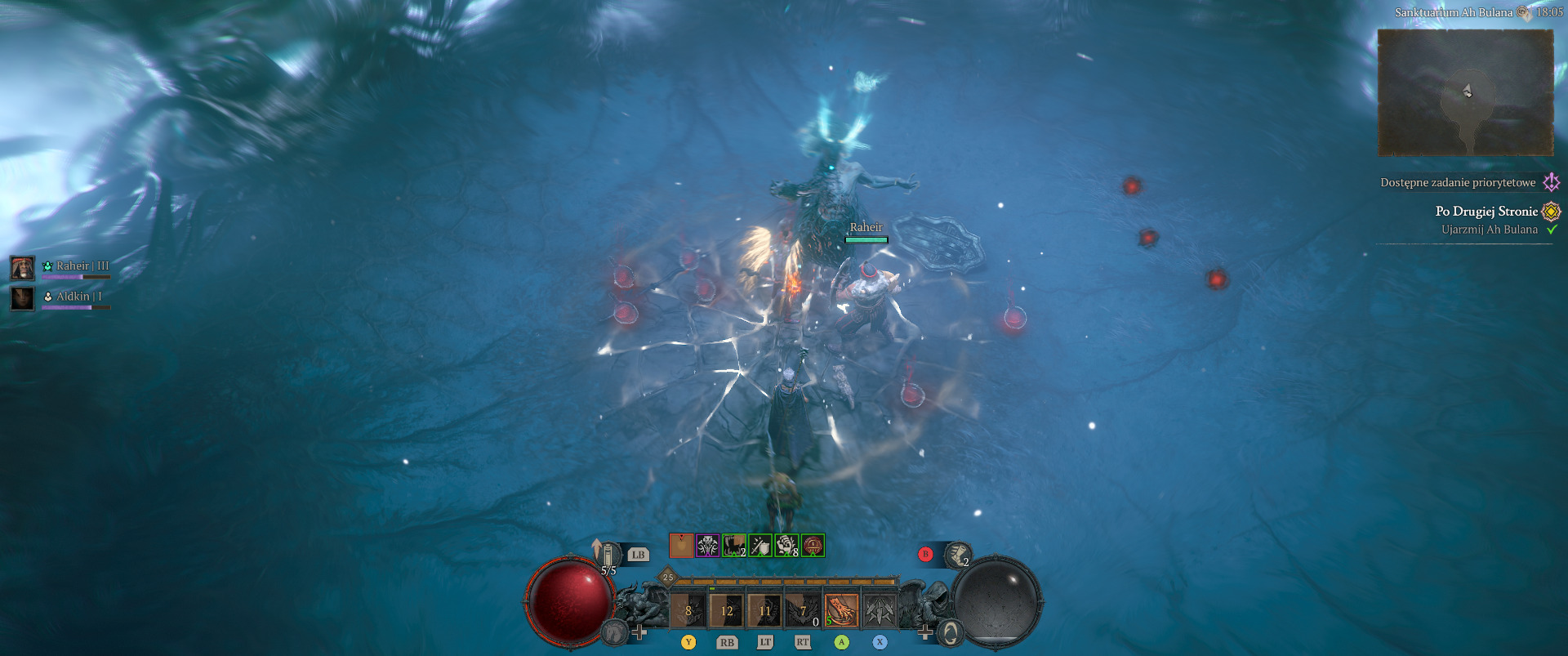Summon the mount via the horse icon

coord(614,631)
